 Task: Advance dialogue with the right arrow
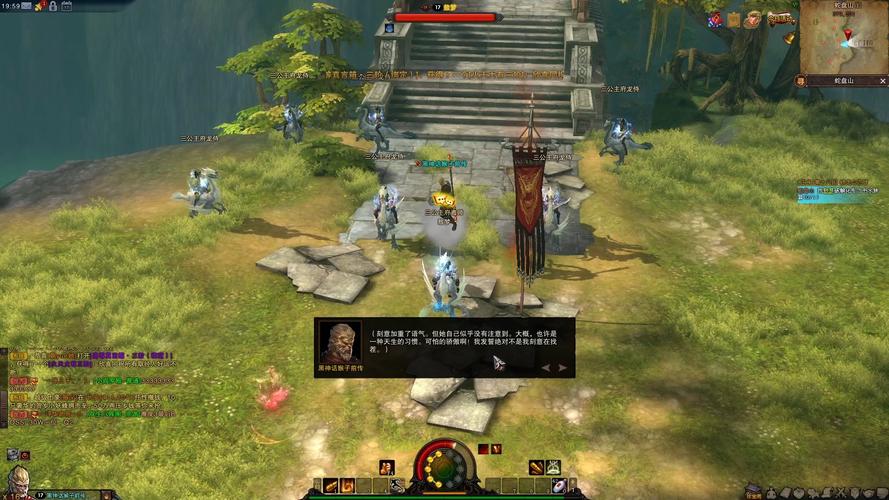563,367
